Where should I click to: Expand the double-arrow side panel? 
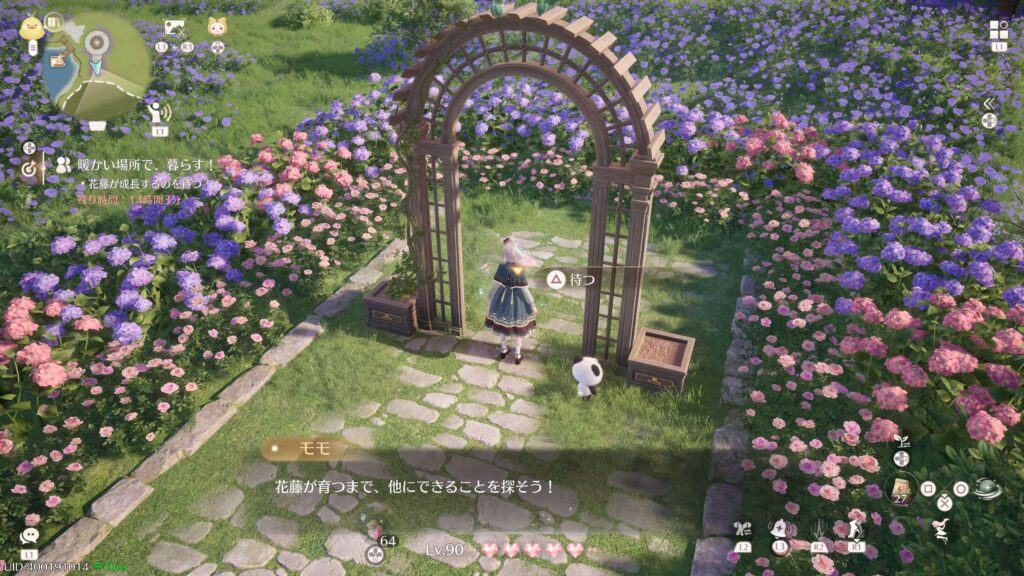click(x=989, y=103)
